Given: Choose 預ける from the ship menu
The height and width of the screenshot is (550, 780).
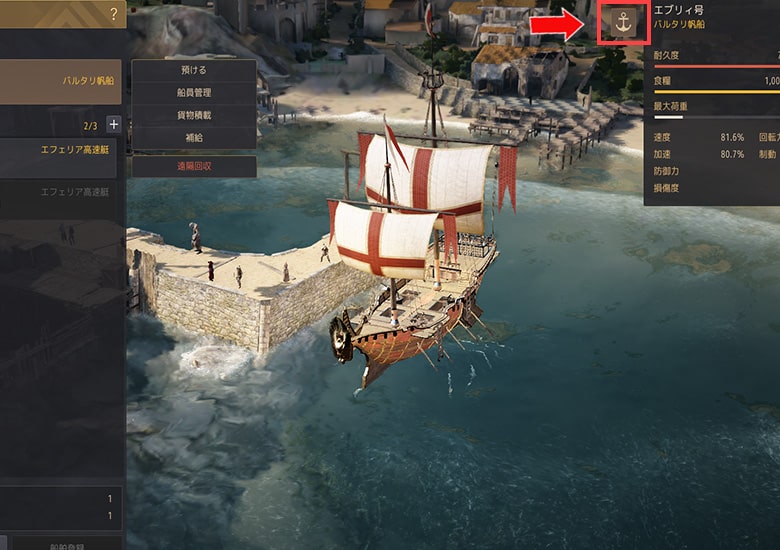Looking at the screenshot, I should click(x=193, y=71).
